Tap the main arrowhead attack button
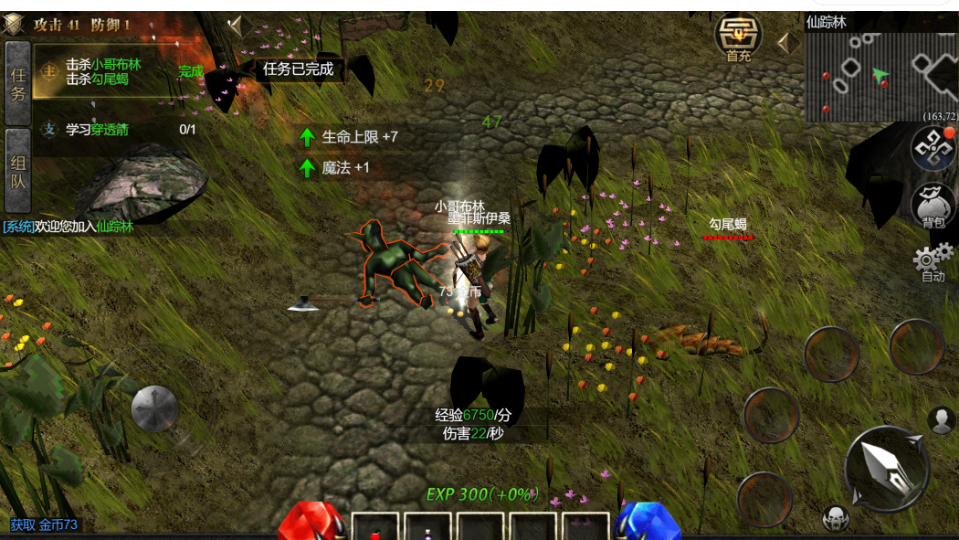This screenshot has width=959, height=540. pyautogui.click(x=887, y=469)
